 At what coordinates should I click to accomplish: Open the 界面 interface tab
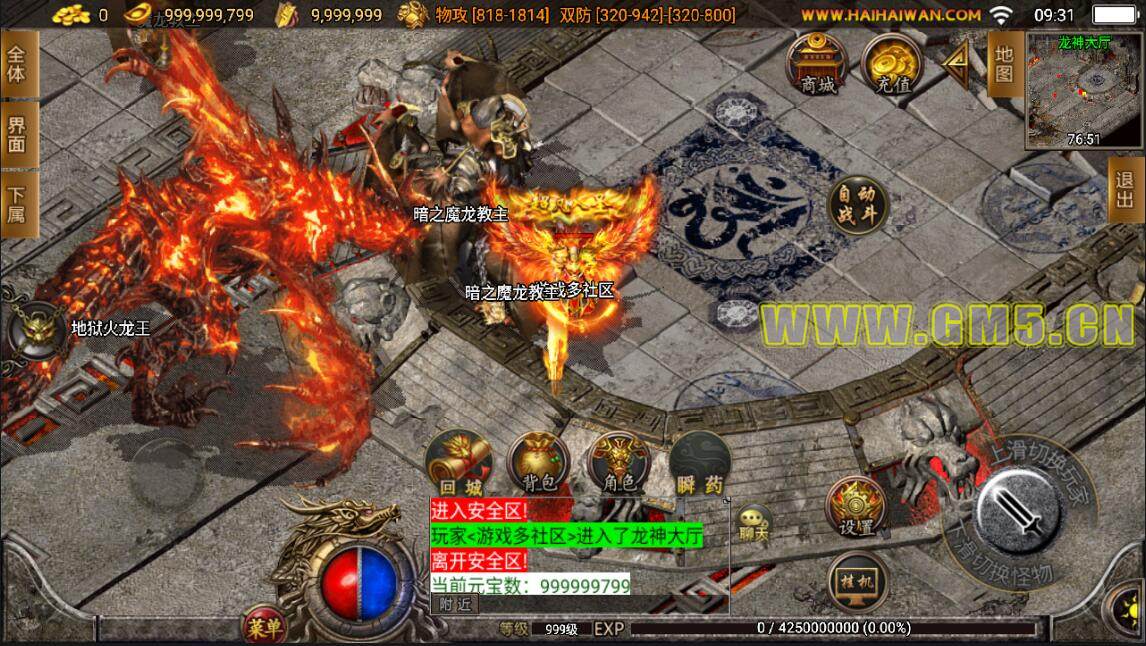[x=17, y=135]
